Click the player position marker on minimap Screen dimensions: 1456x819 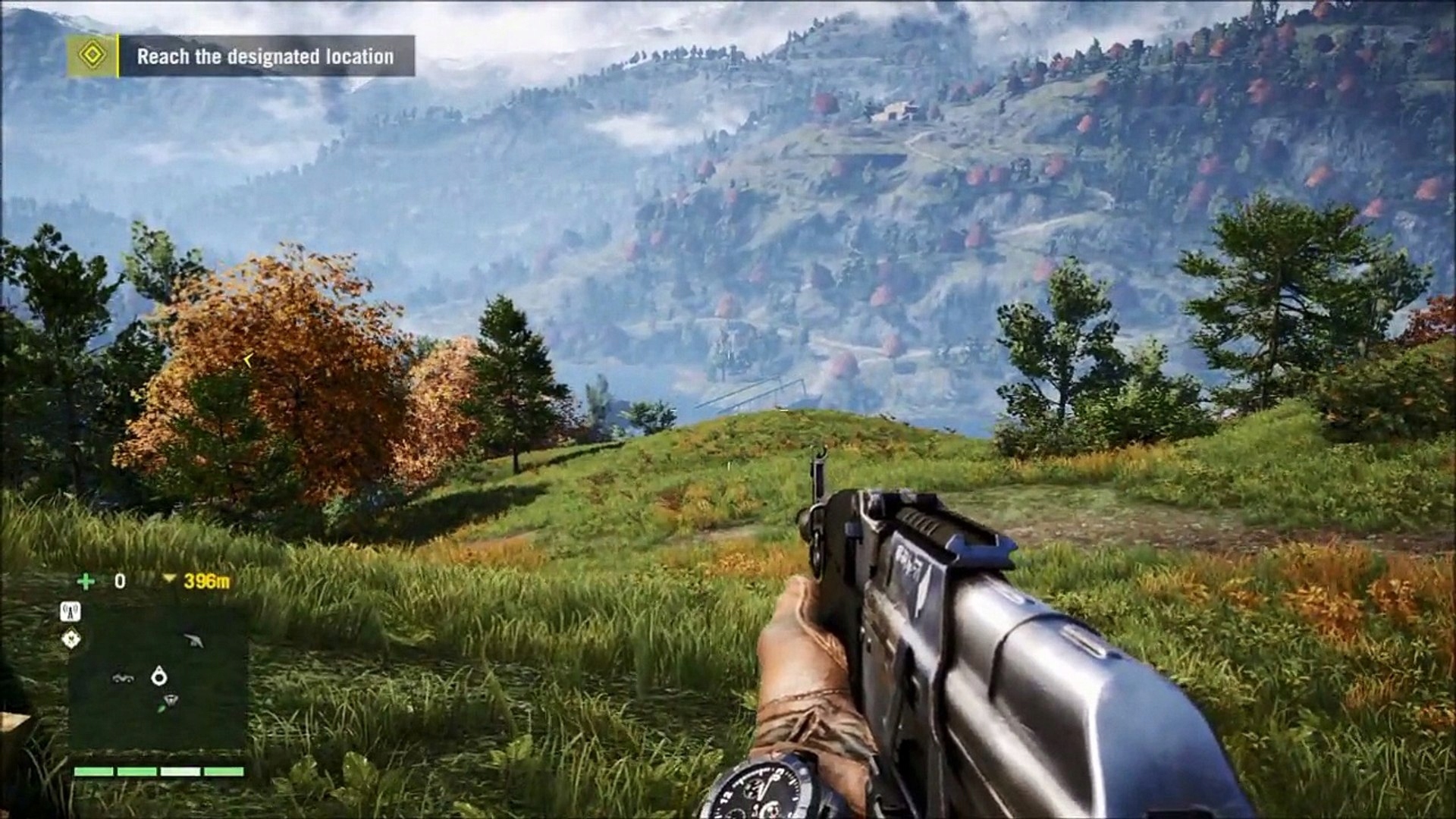[x=158, y=675]
